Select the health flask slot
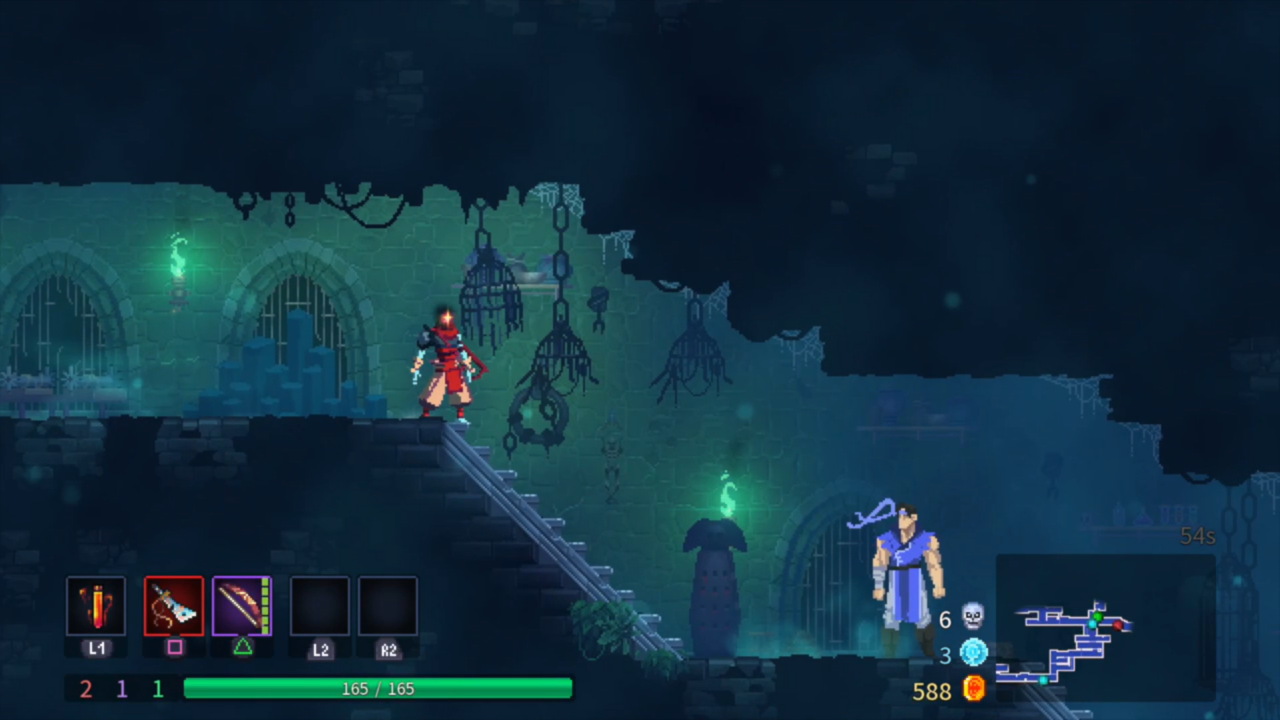 click(96, 606)
